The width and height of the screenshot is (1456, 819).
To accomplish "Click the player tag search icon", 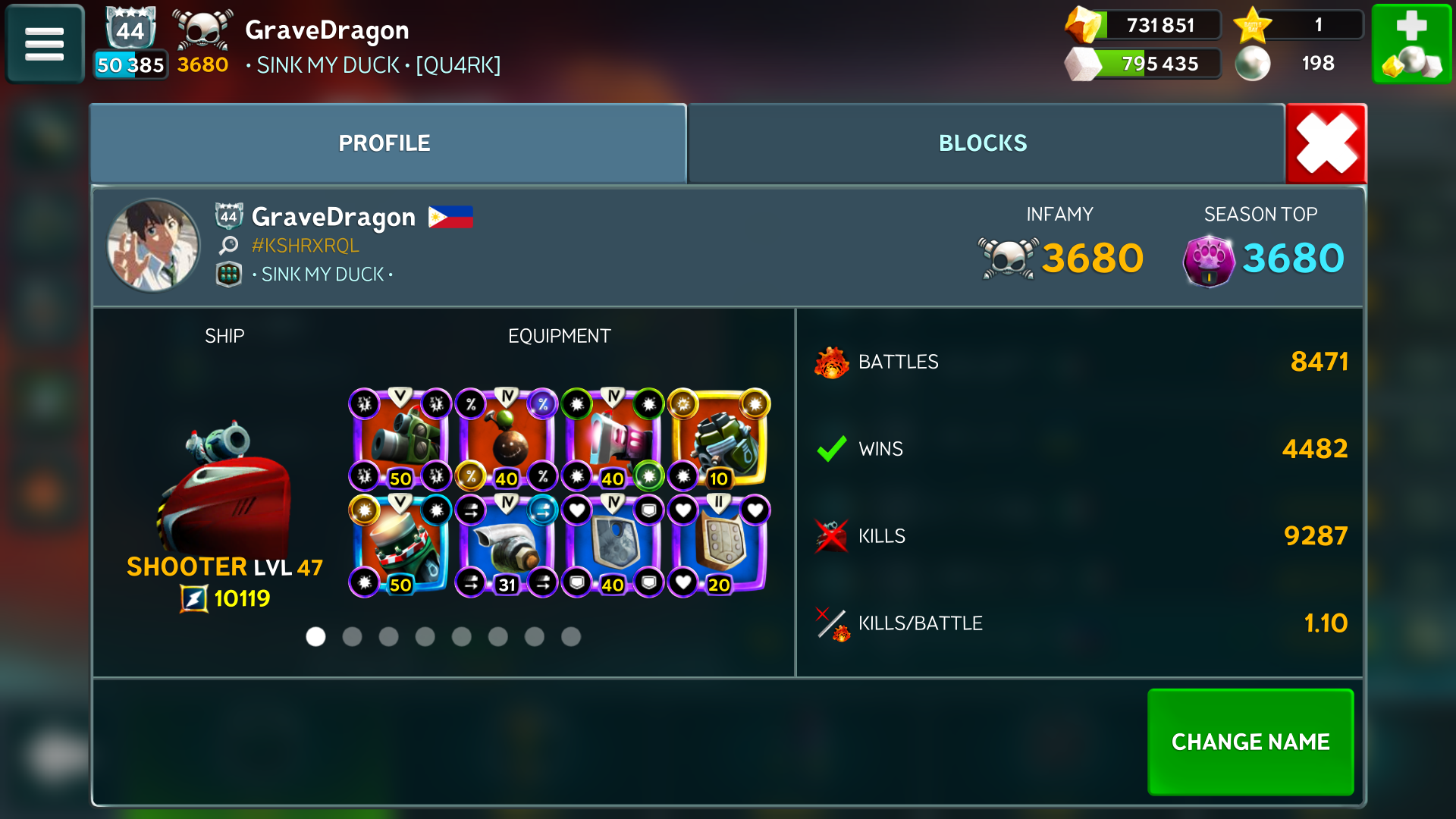I will pos(228,245).
